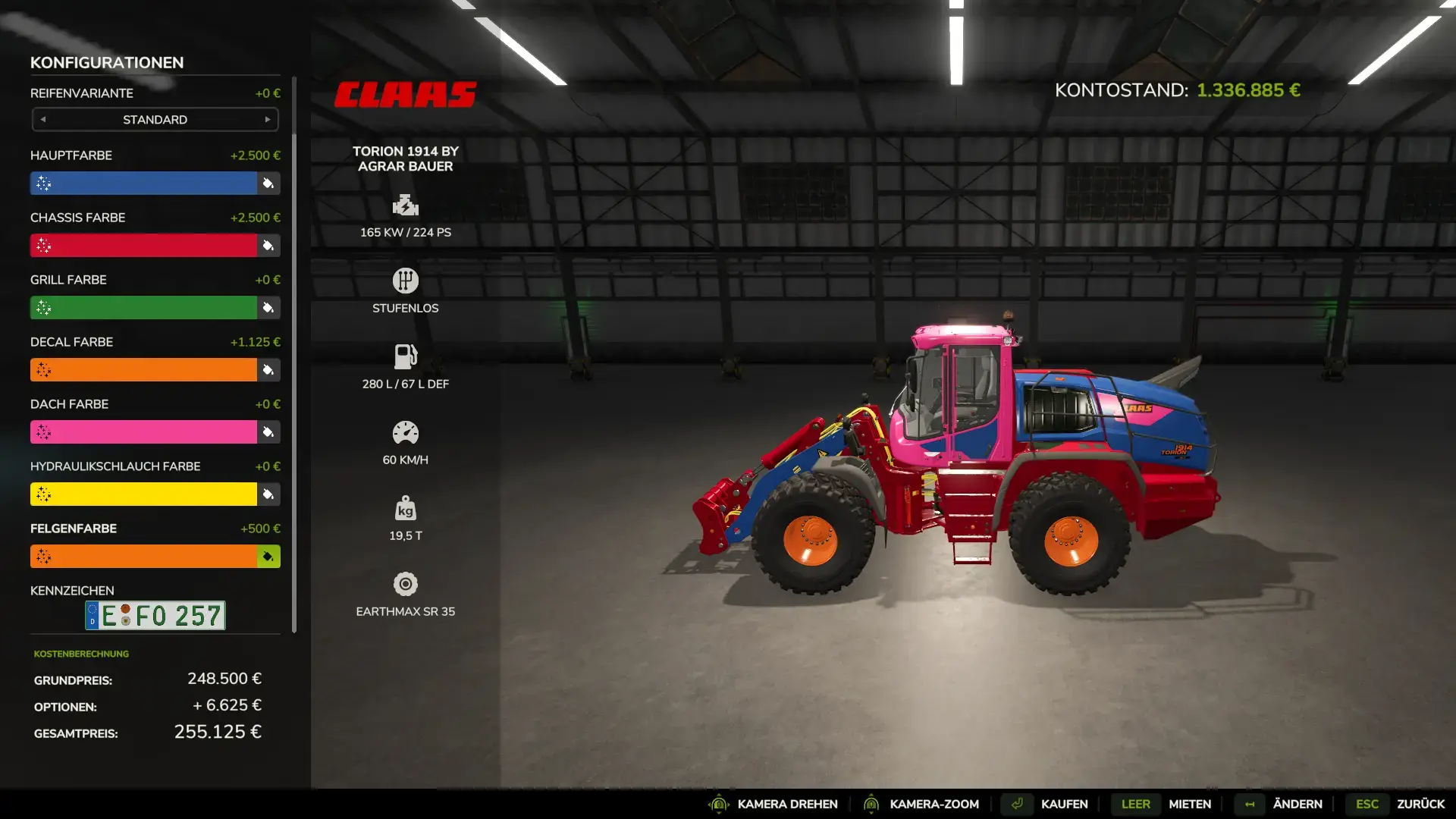Open the red Chassis Farbe color swatch

point(143,246)
